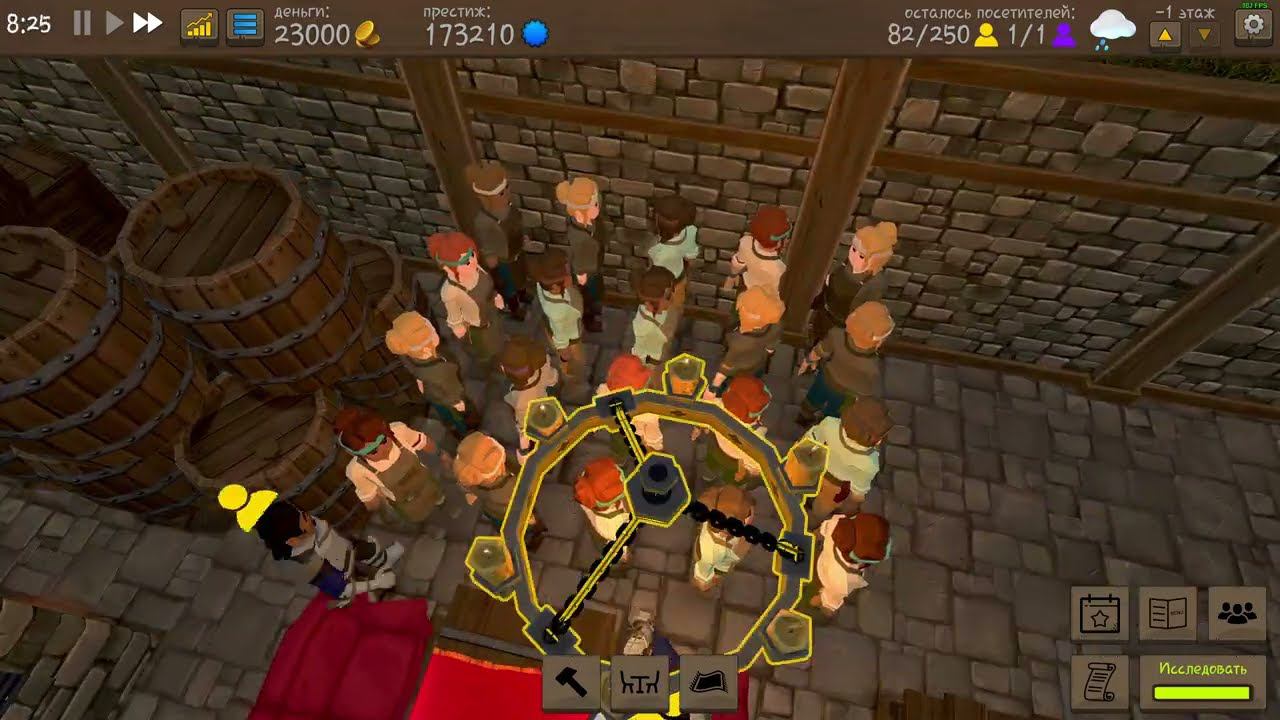The image size is (1280, 720).
Task: Resume normal game speed with play button
Action: point(115,26)
